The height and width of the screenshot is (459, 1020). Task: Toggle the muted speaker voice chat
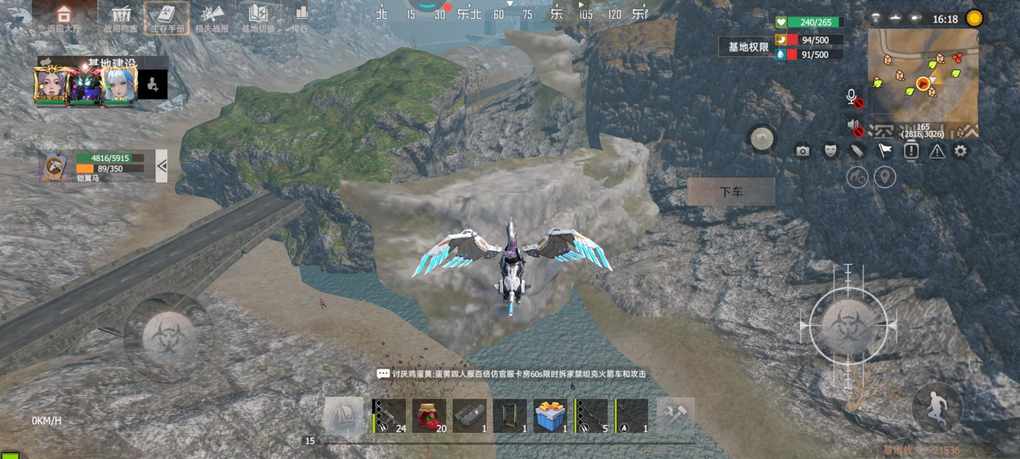coord(856,127)
